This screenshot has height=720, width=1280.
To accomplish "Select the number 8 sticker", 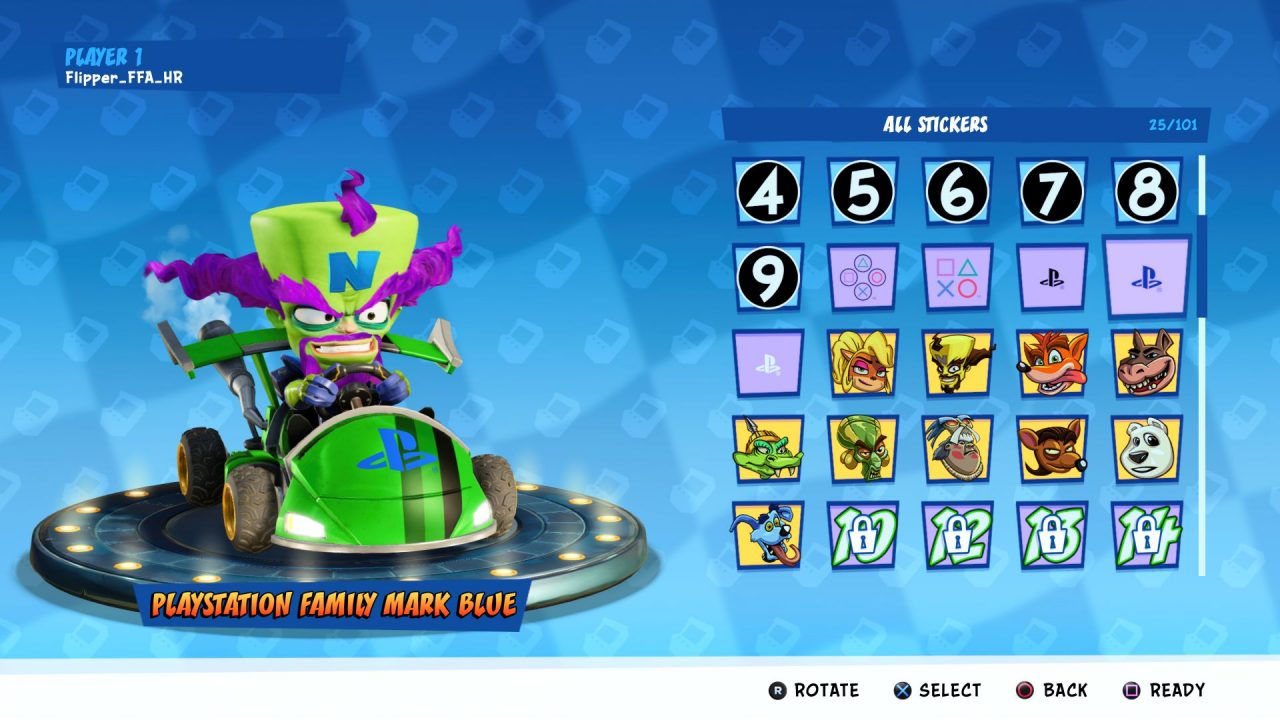I will [x=1146, y=191].
